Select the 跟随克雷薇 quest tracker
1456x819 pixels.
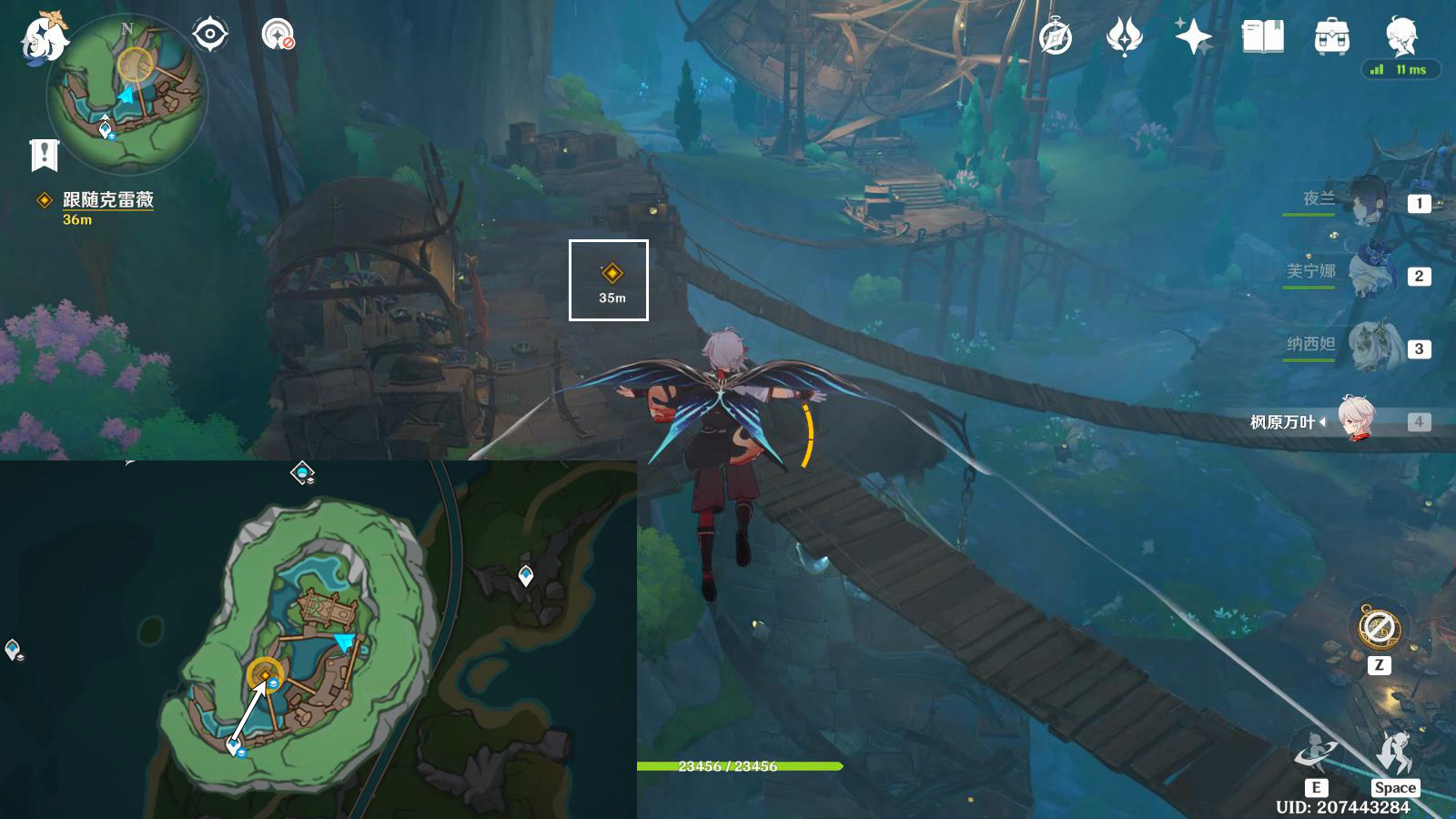point(107,200)
